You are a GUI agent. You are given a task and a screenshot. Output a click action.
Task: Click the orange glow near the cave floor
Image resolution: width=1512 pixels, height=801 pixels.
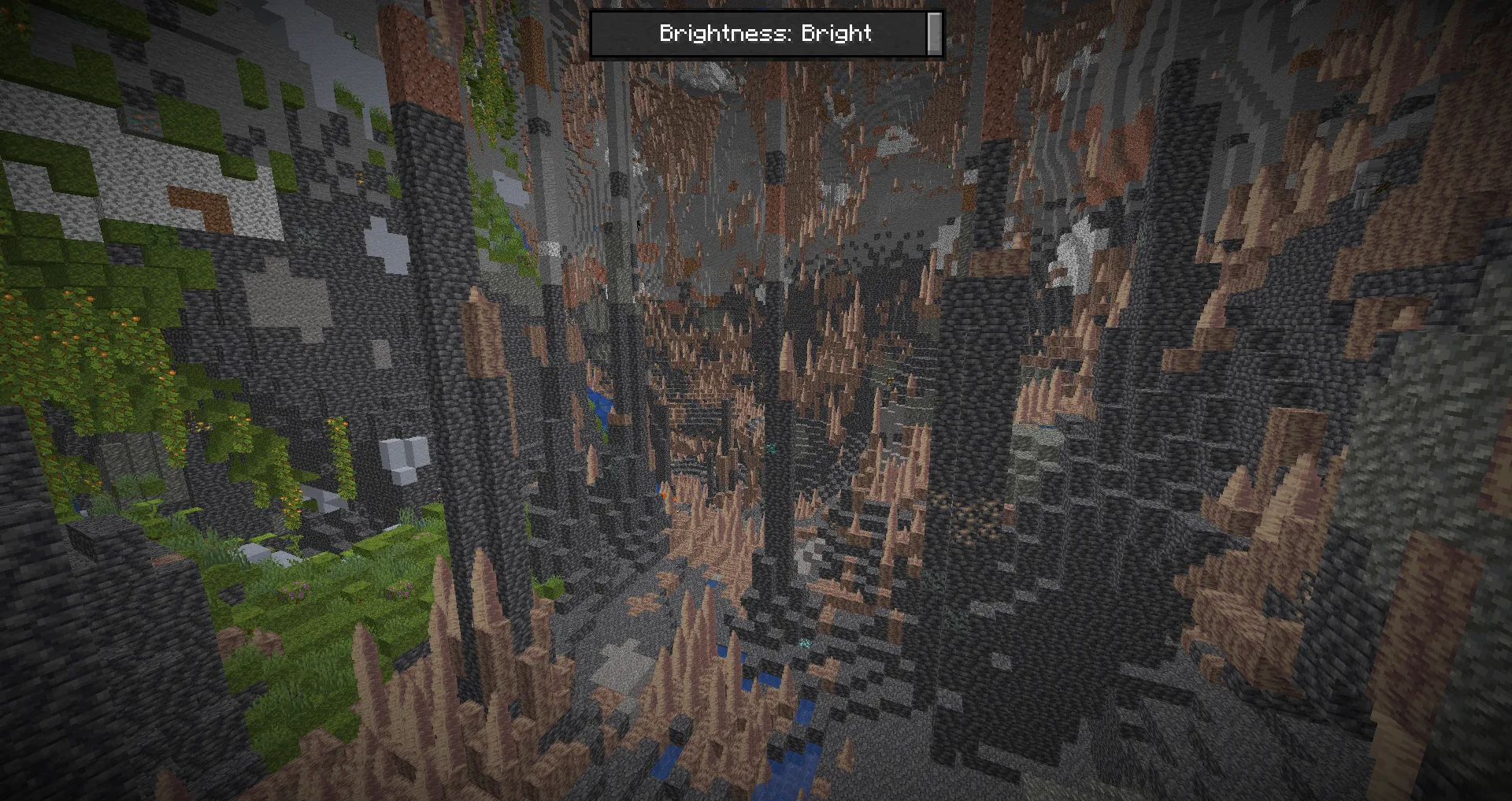[x=664, y=495]
